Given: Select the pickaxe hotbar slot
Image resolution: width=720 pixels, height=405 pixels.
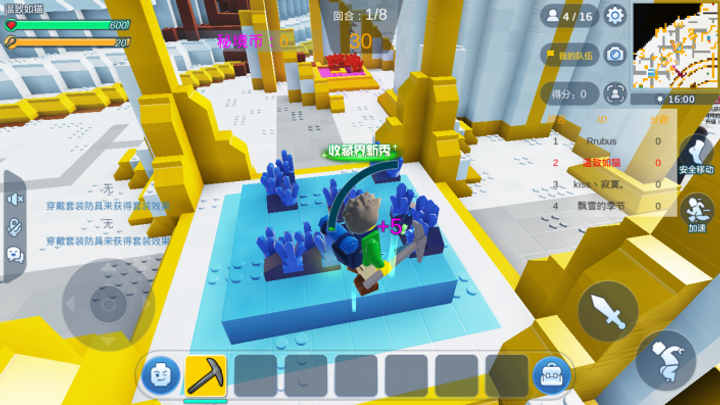Looking at the screenshot, I should coord(206,375).
